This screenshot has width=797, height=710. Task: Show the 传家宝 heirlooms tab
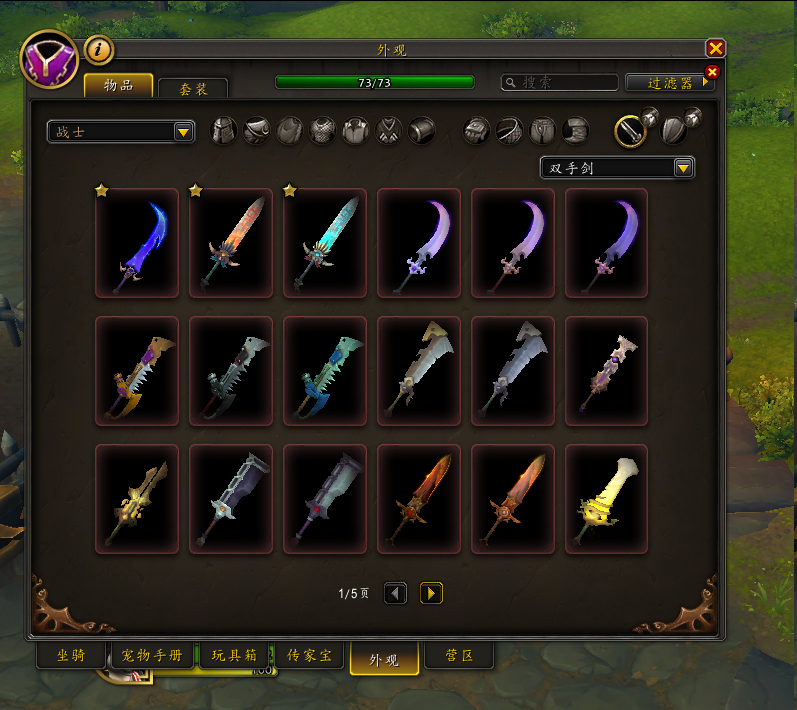pyautogui.click(x=310, y=657)
